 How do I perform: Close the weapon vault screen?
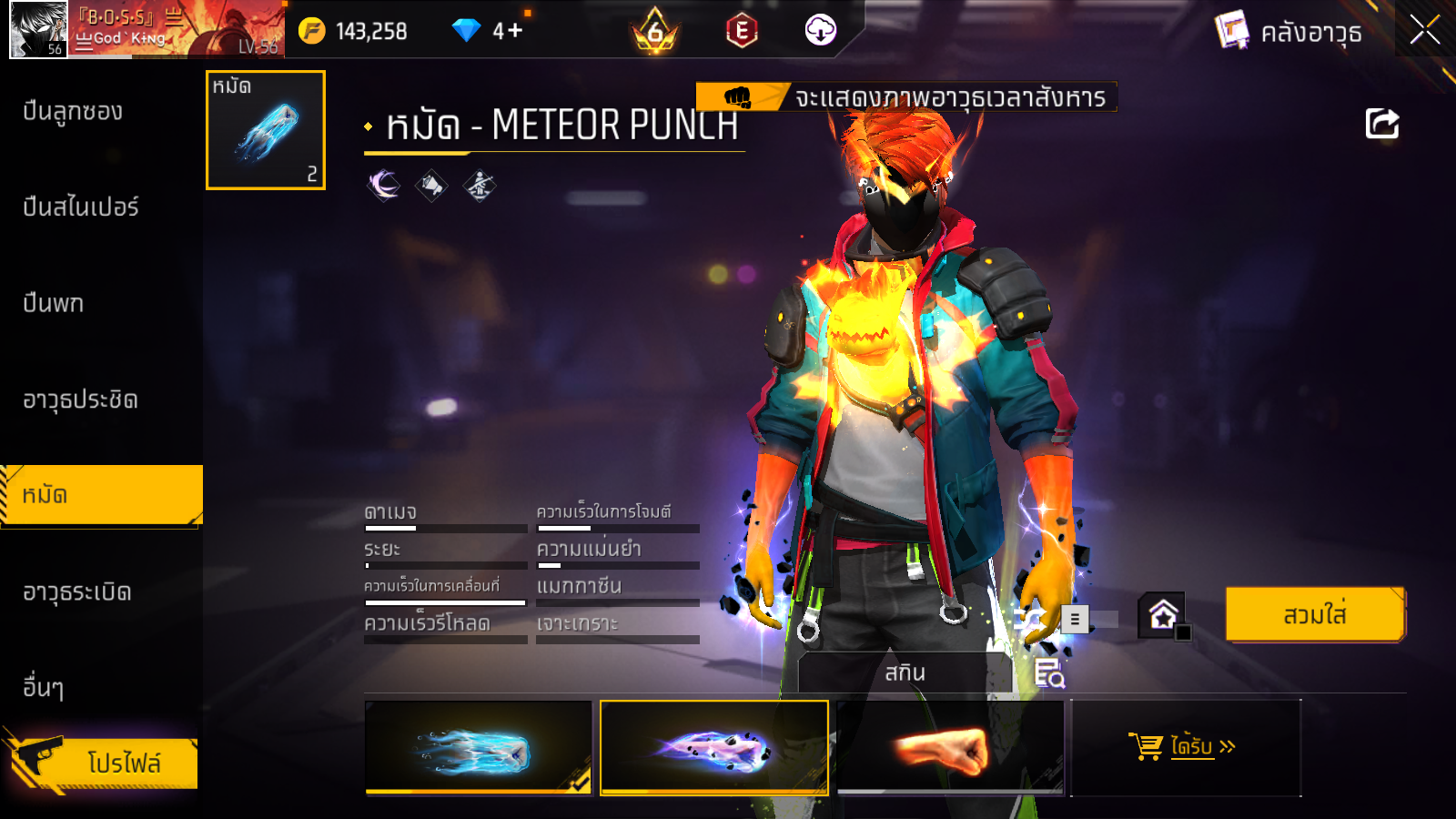pyautogui.click(x=1424, y=30)
